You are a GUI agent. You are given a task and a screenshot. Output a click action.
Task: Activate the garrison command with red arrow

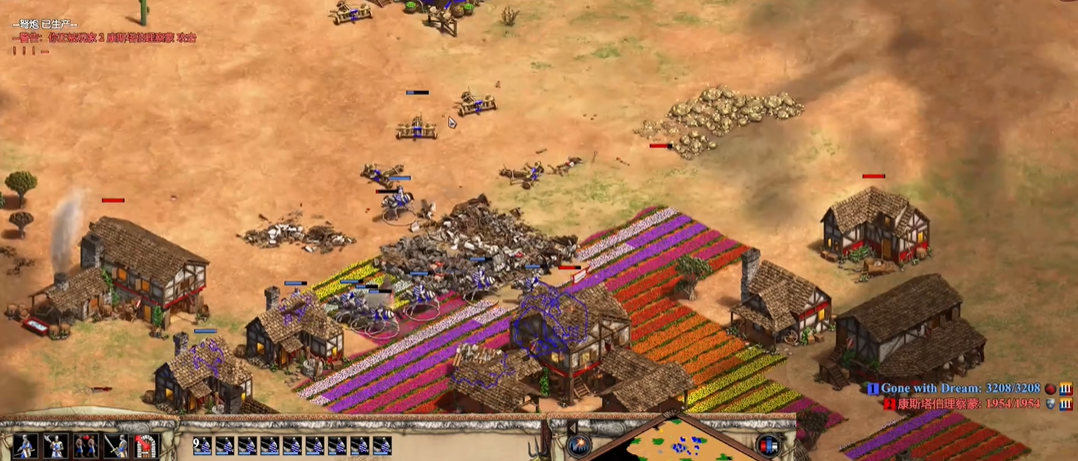147,446
